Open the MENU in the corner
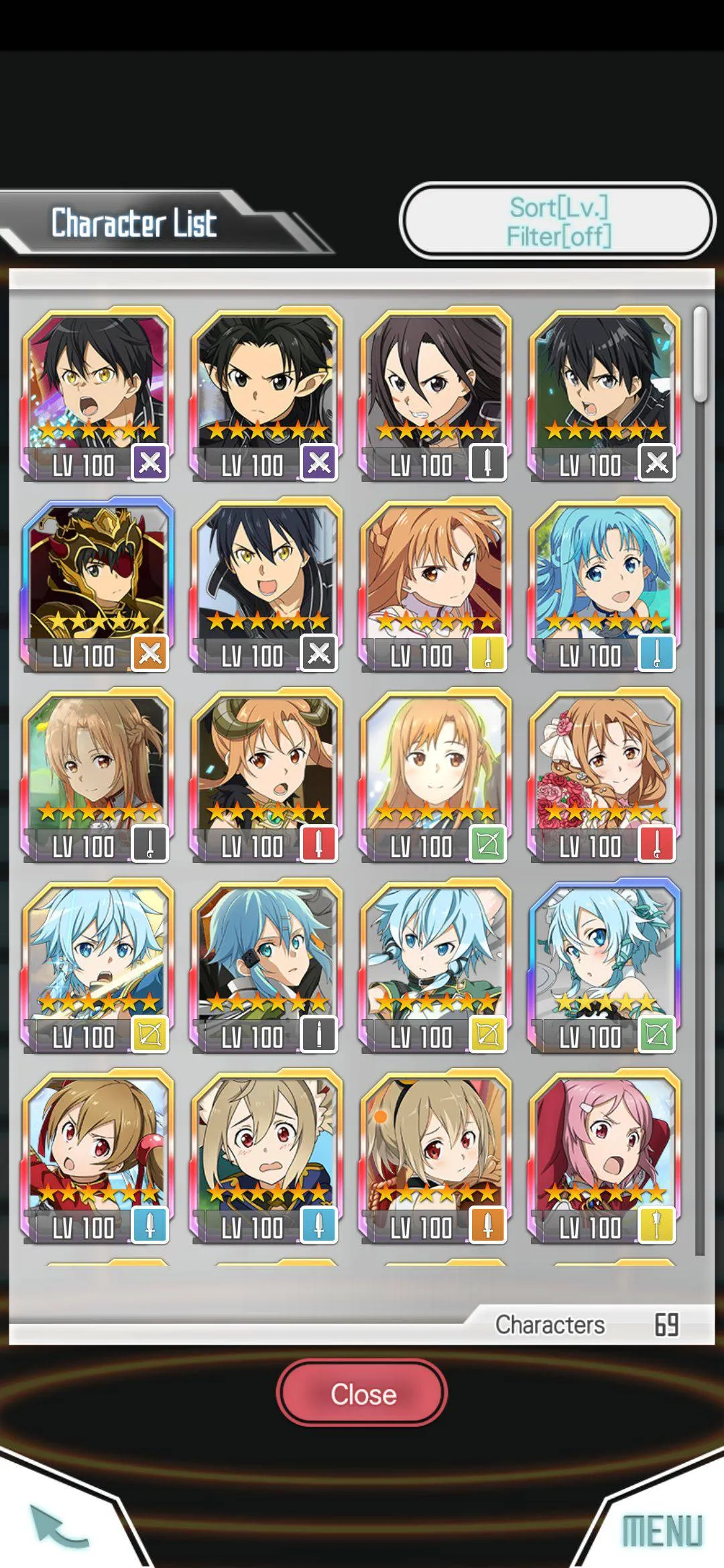Viewport: 724px width, 1568px height. coord(661,1530)
